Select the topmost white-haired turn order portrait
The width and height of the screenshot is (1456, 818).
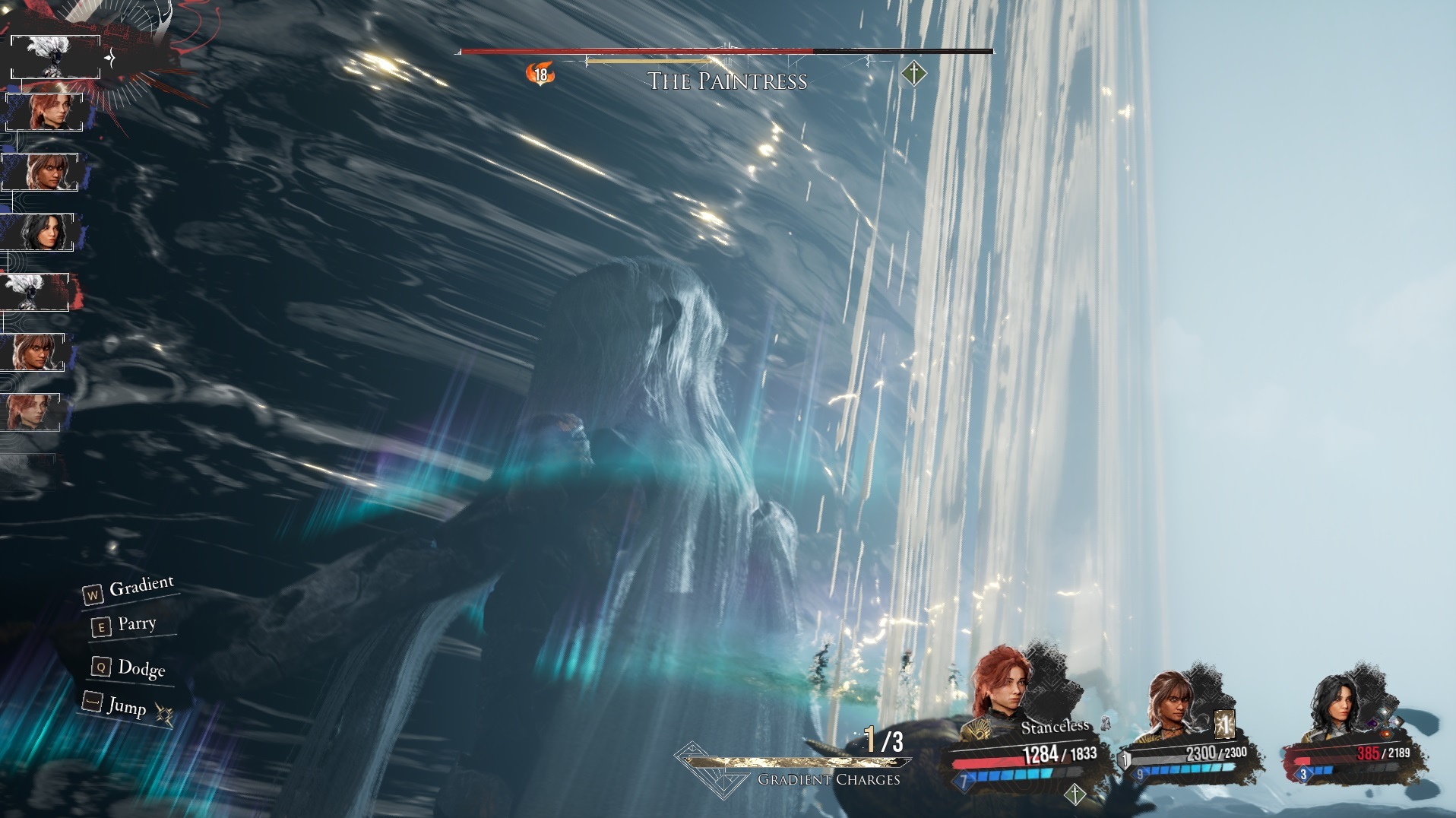click(x=55, y=55)
